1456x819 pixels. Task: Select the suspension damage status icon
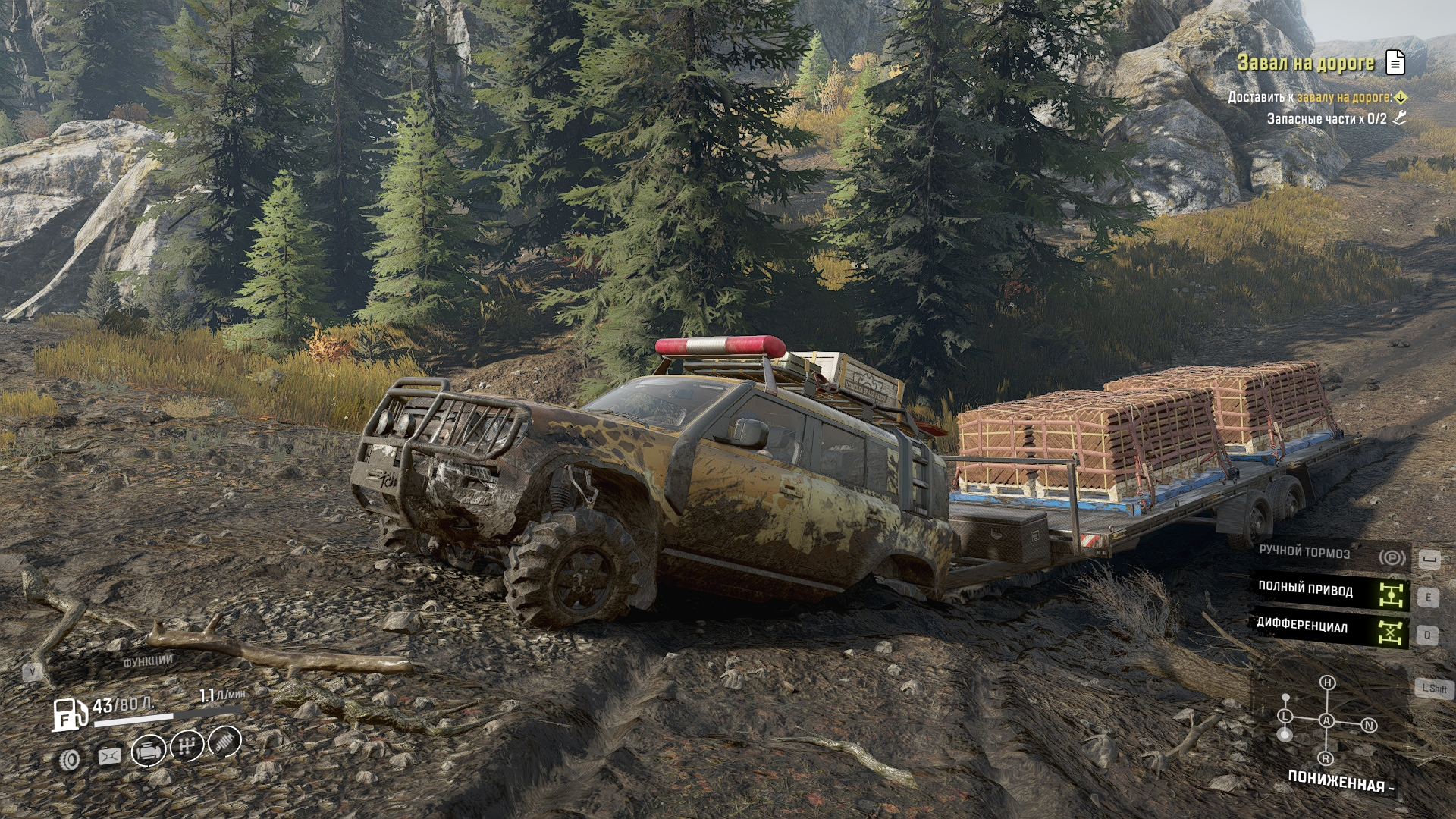point(224,741)
